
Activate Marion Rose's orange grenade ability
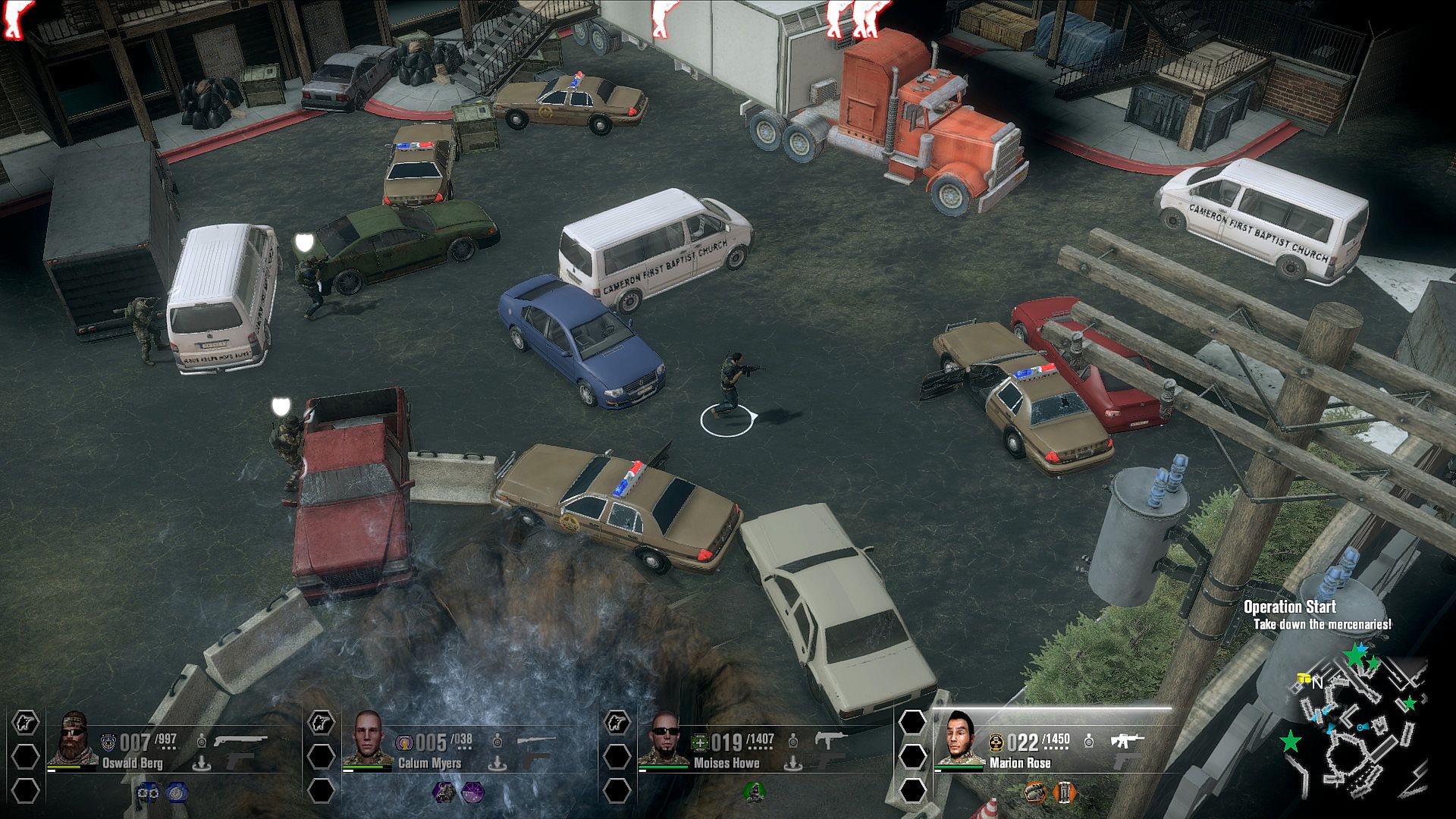(1034, 792)
